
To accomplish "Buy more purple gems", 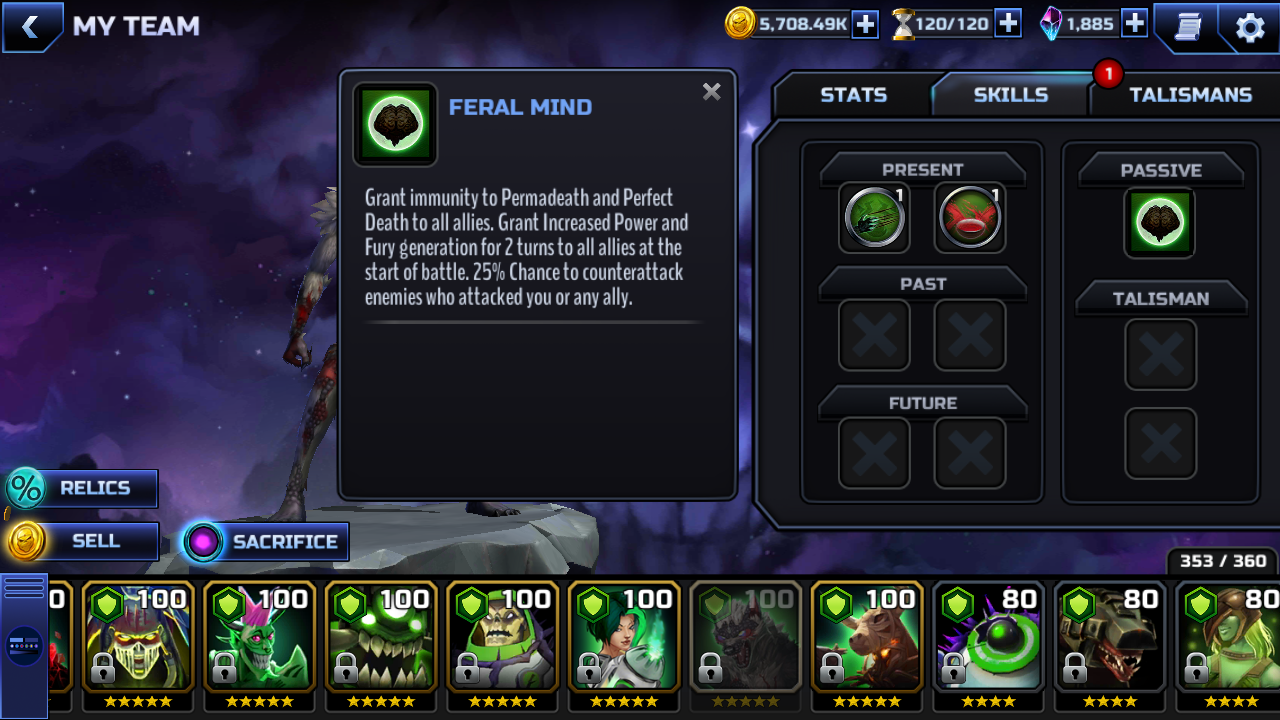I will click(1134, 24).
